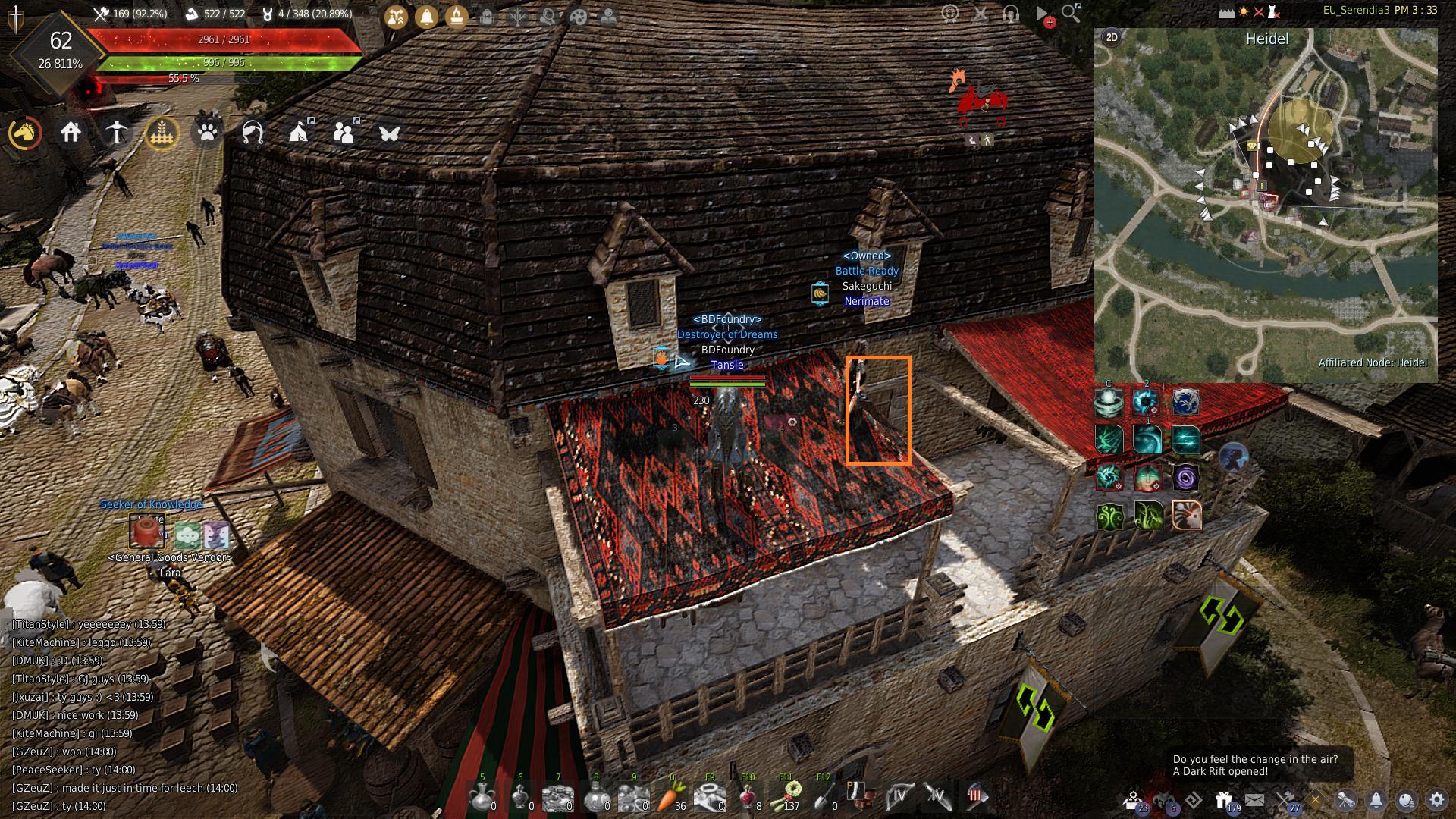
Task: Activate the purple spiral skill icon
Action: point(1185,478)
